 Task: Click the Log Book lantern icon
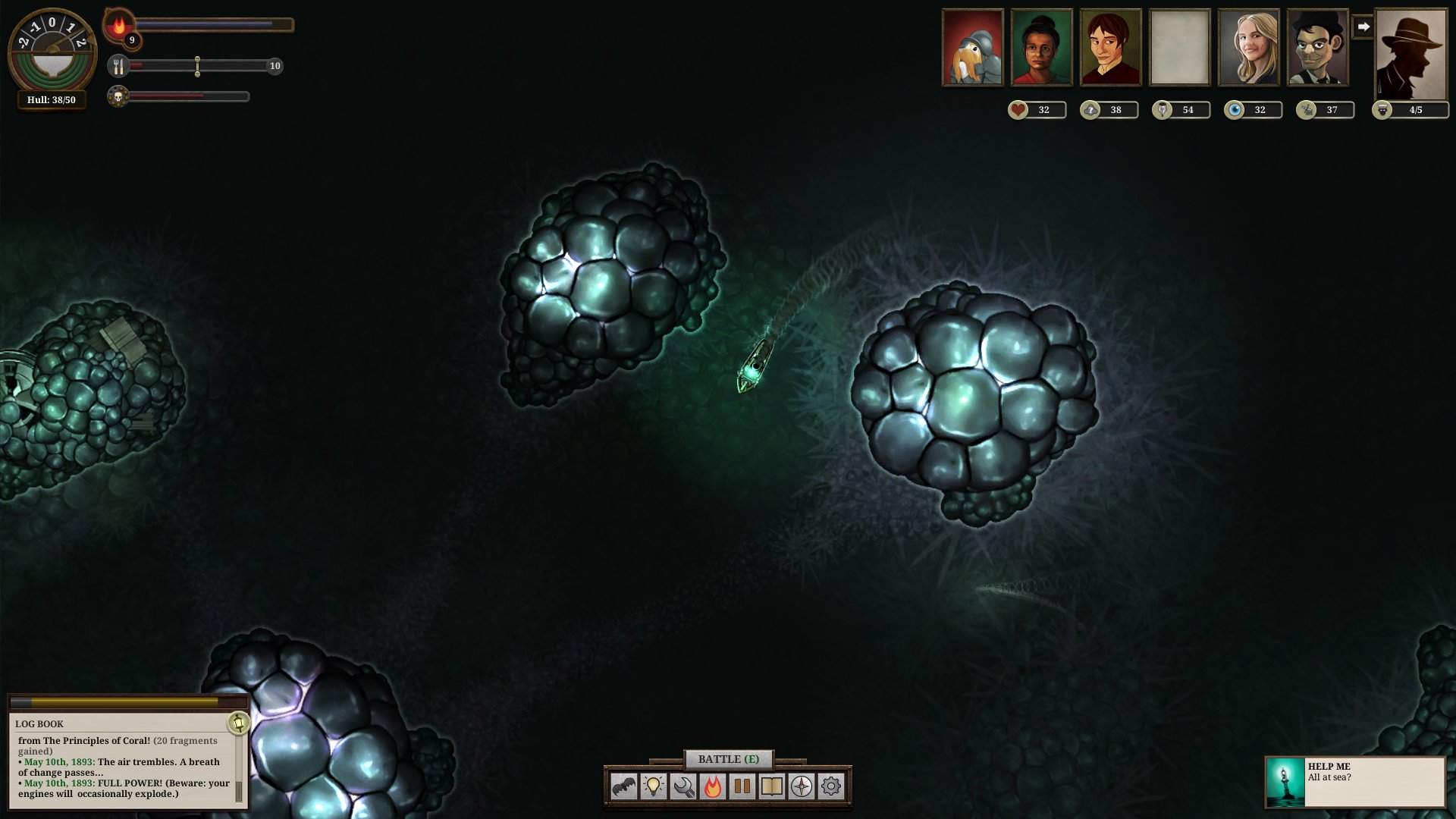tap(239, 723)
